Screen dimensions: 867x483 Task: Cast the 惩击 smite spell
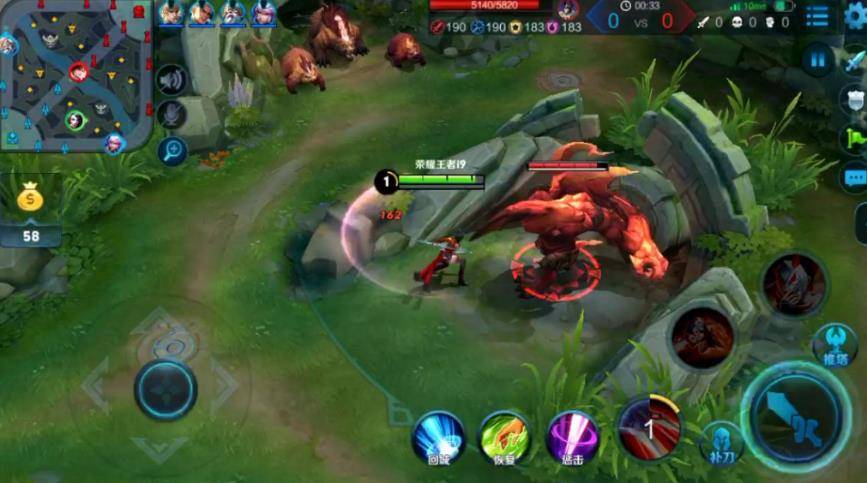click(x=573, y=437)
